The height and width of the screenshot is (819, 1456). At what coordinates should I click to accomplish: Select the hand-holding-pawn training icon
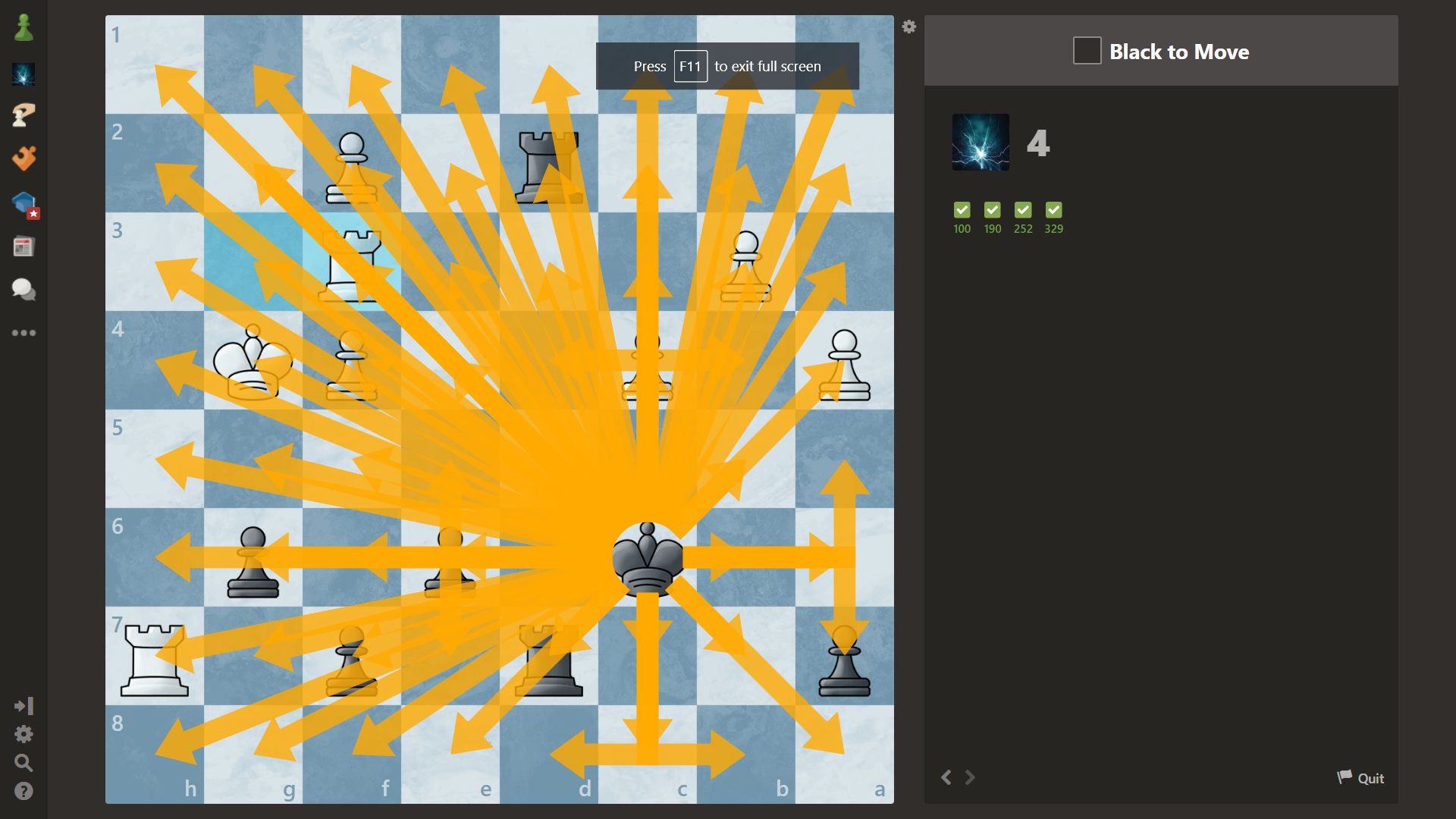click(24, 115)
